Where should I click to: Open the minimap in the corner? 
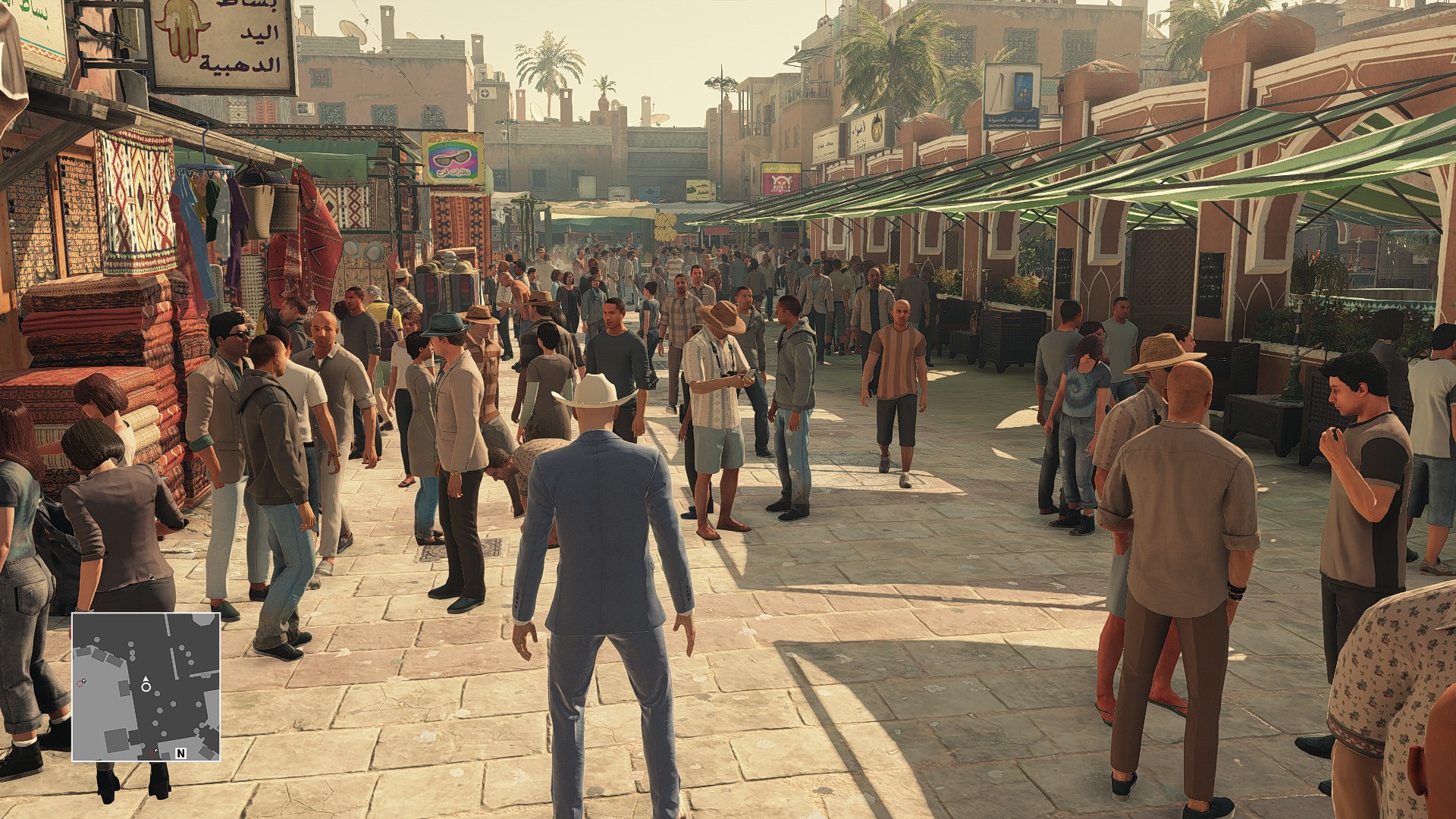click(146, 686)
